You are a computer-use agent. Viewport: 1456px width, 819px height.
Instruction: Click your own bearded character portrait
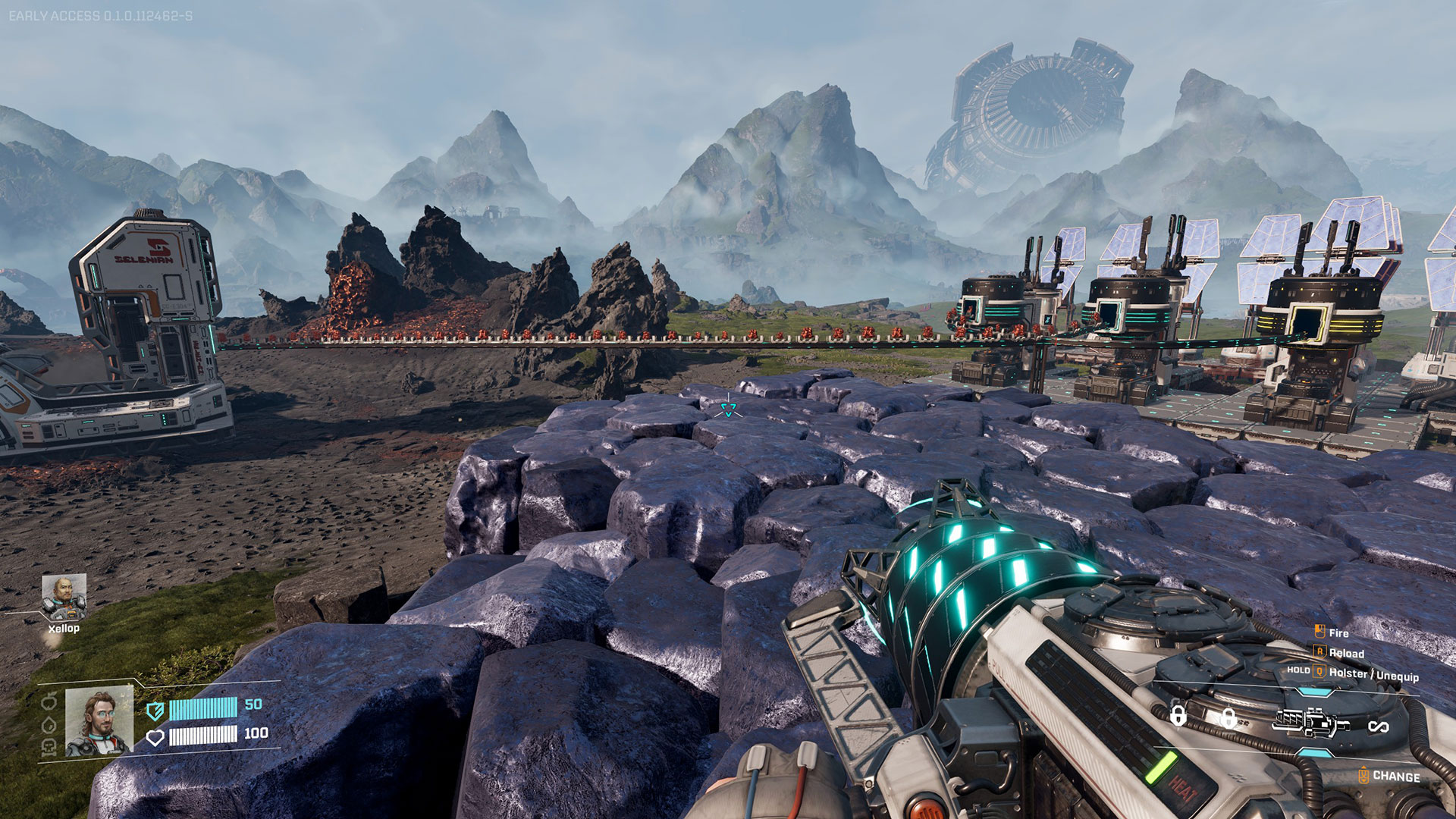coord(99,721)
